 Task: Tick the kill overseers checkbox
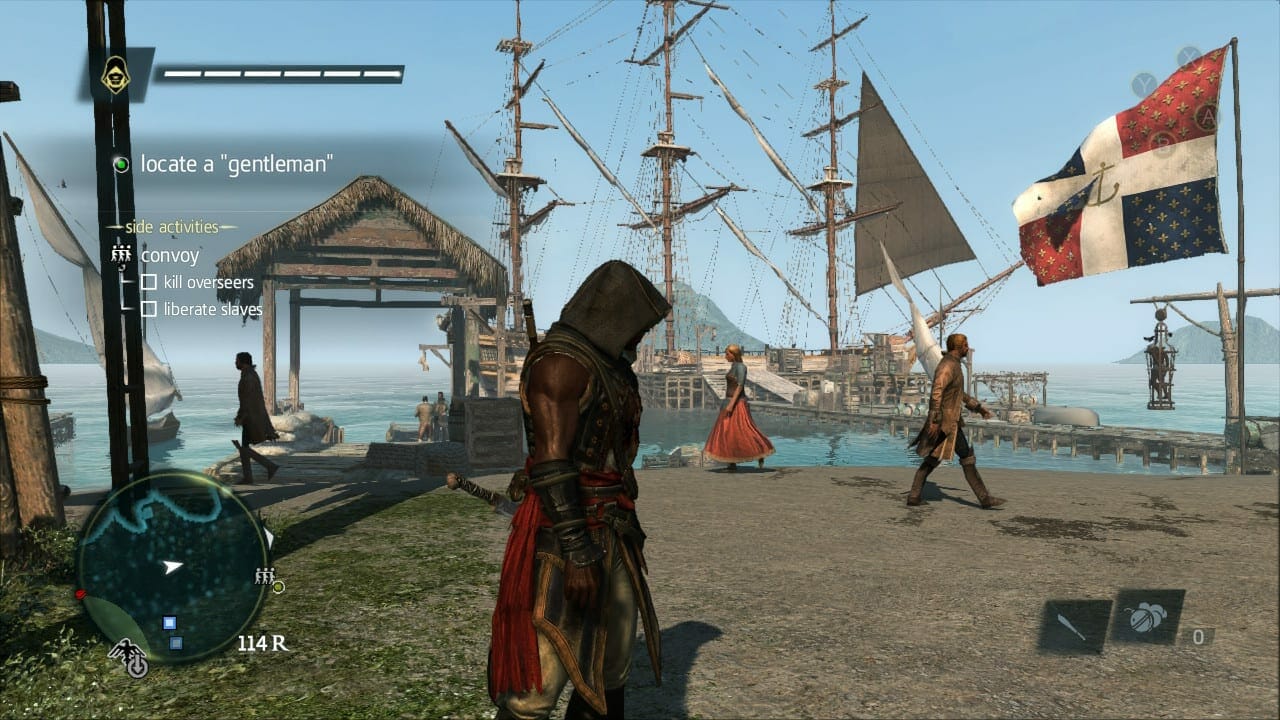[x=148, y=283]
